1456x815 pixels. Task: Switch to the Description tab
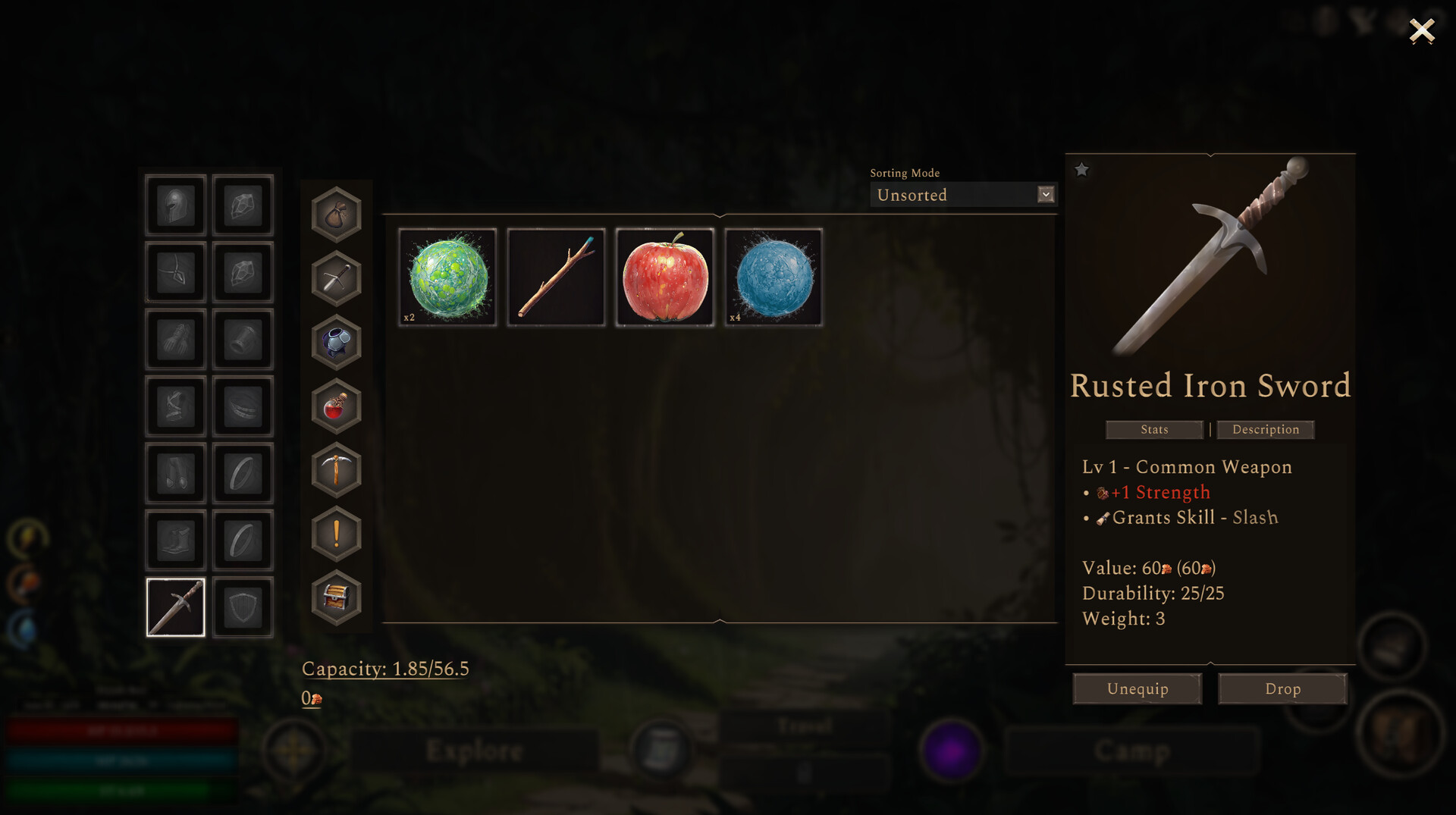1266,430
